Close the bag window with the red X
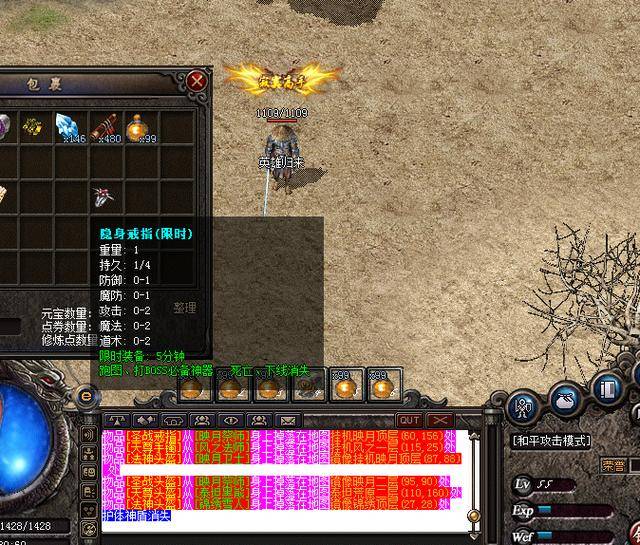This screenshot has width=640, height=545. coord(197,80)
